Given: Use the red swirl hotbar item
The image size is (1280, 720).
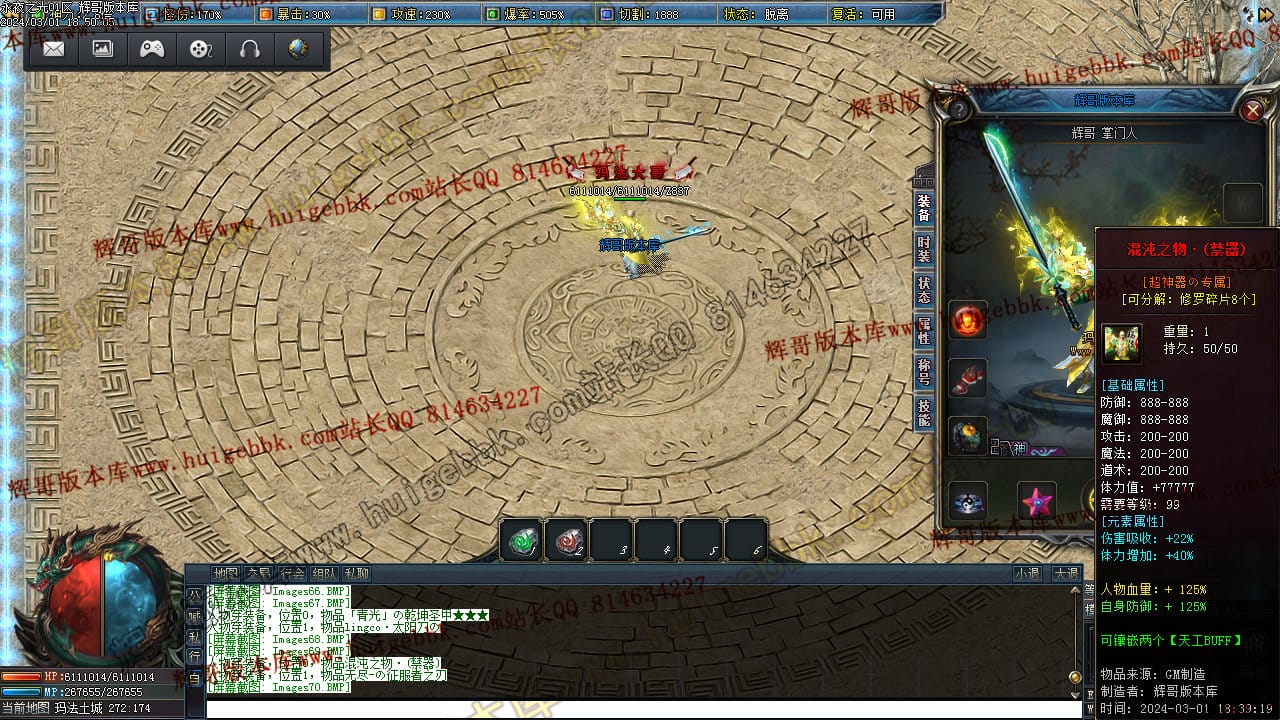Looking at the screenshot, I should tap(567, 541).
